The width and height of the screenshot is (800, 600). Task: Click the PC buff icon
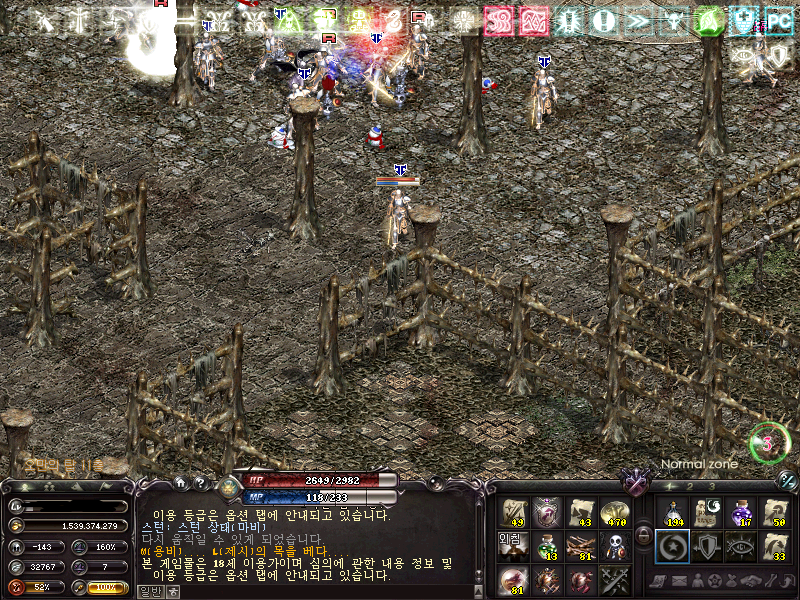(779, 20)
